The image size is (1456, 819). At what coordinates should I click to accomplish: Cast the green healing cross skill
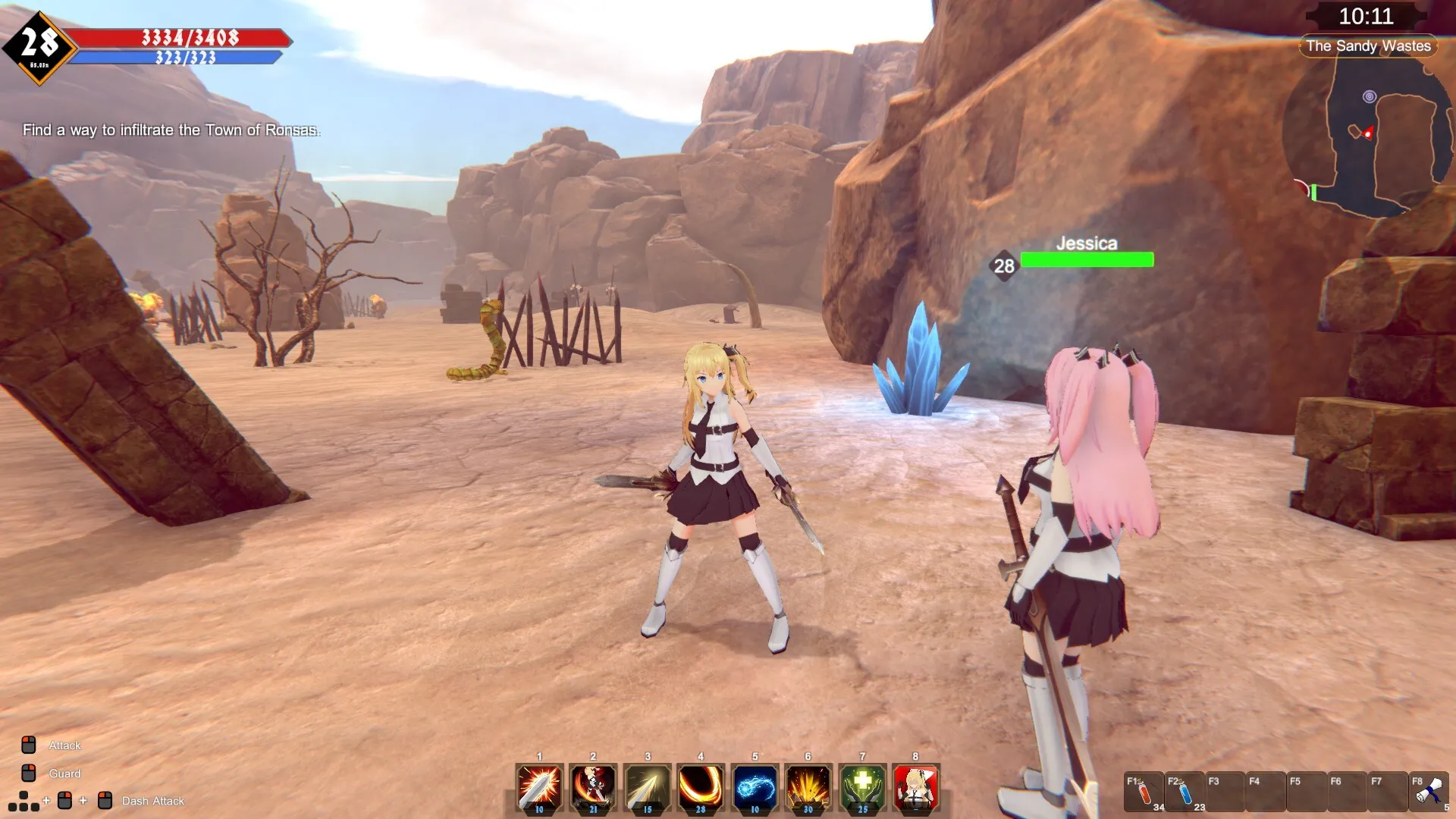pyautogui.click(x=862, y=788)
